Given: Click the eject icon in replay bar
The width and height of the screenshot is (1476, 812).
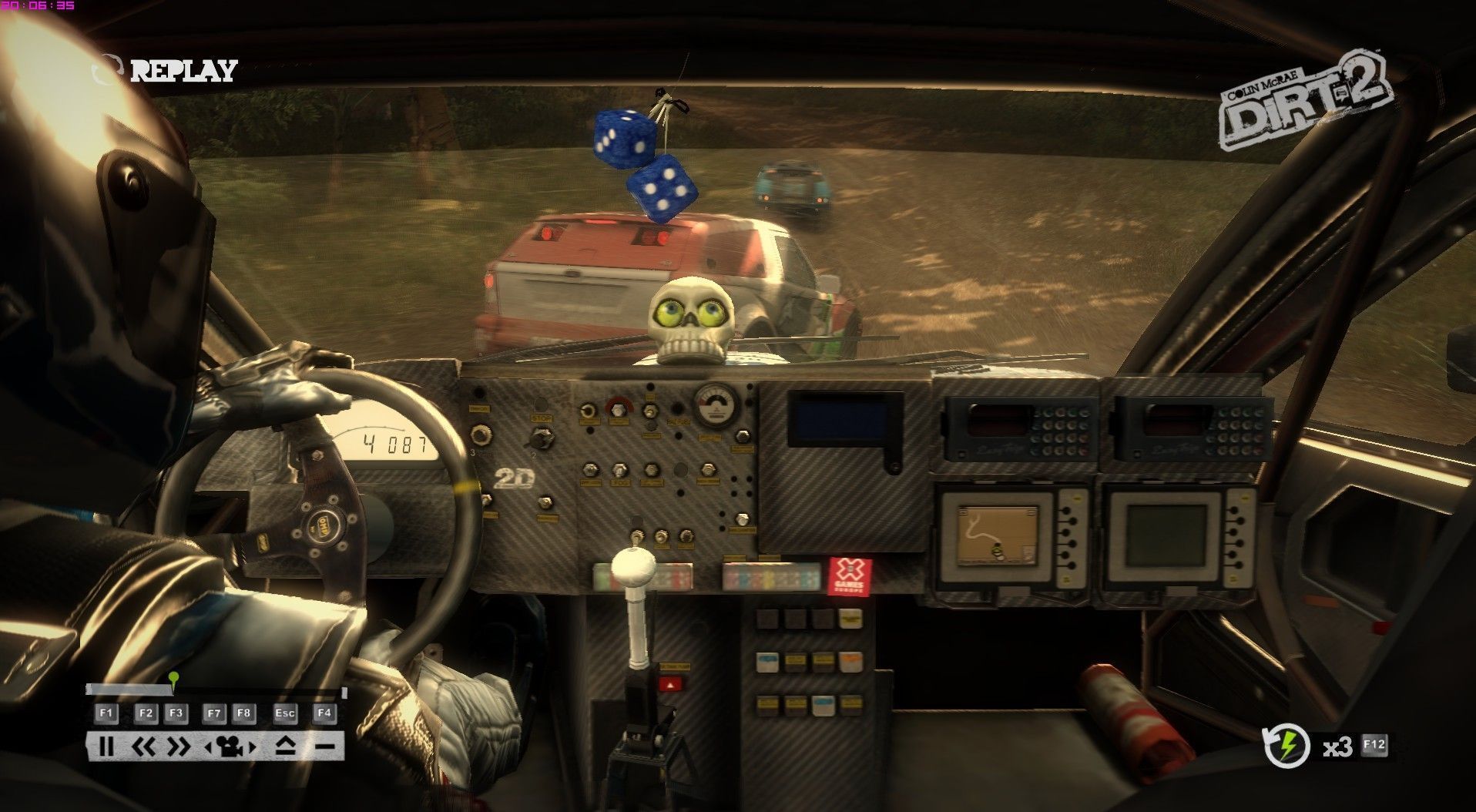Looking at the screenshot, I should point(285,746).
